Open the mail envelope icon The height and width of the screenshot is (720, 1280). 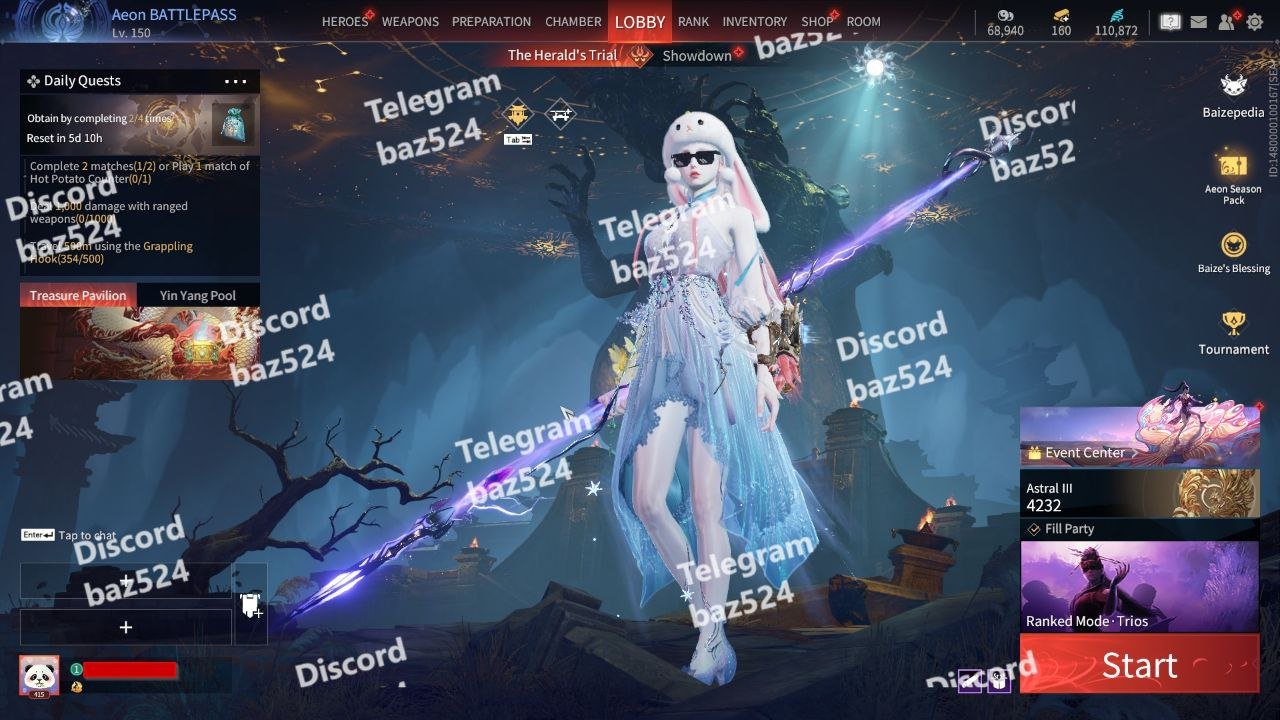click(x=1198, y=21)
